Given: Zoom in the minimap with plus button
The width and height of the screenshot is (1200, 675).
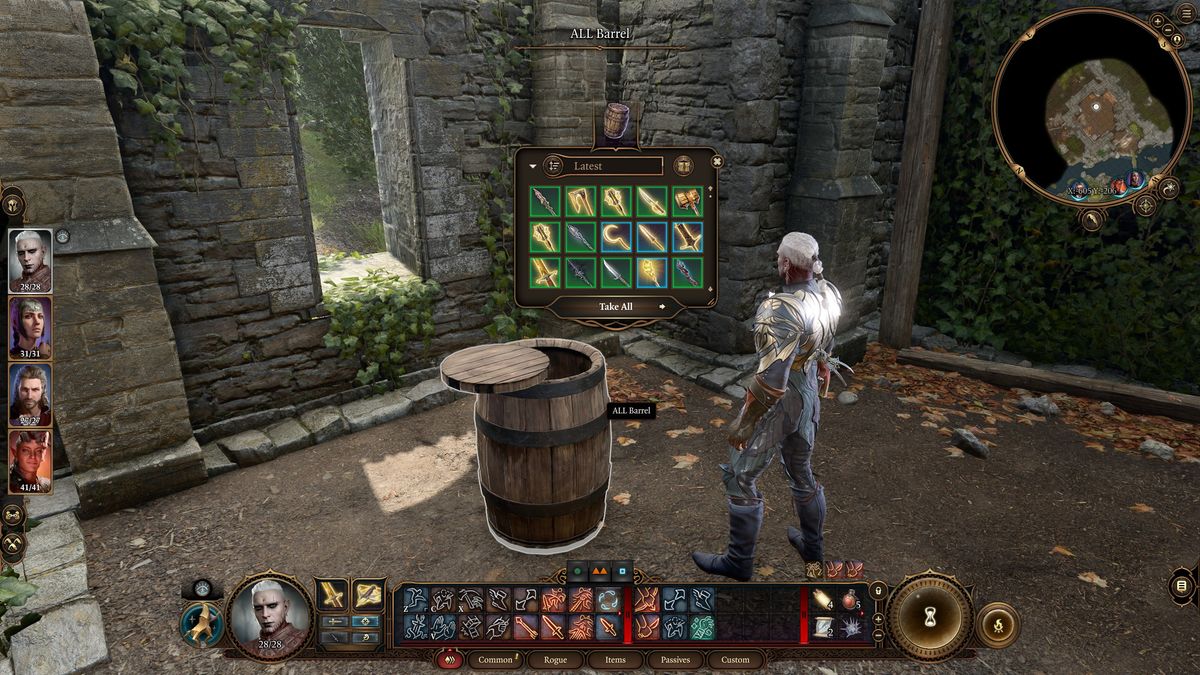Looking at the screenshot, I should 1157,21.
